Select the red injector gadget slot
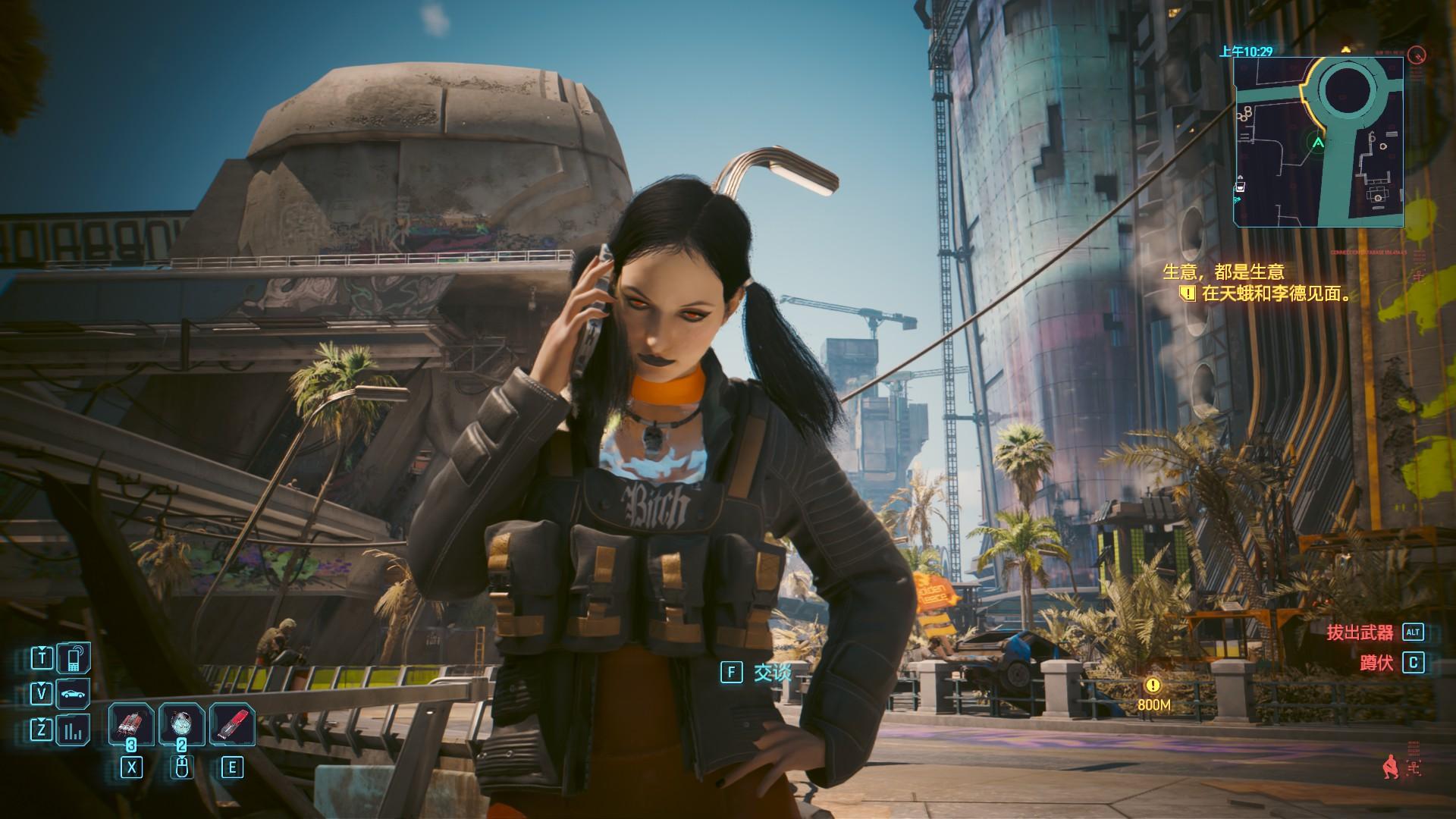The width and height of the screenshot is (1456, 819). pos(231,725)
